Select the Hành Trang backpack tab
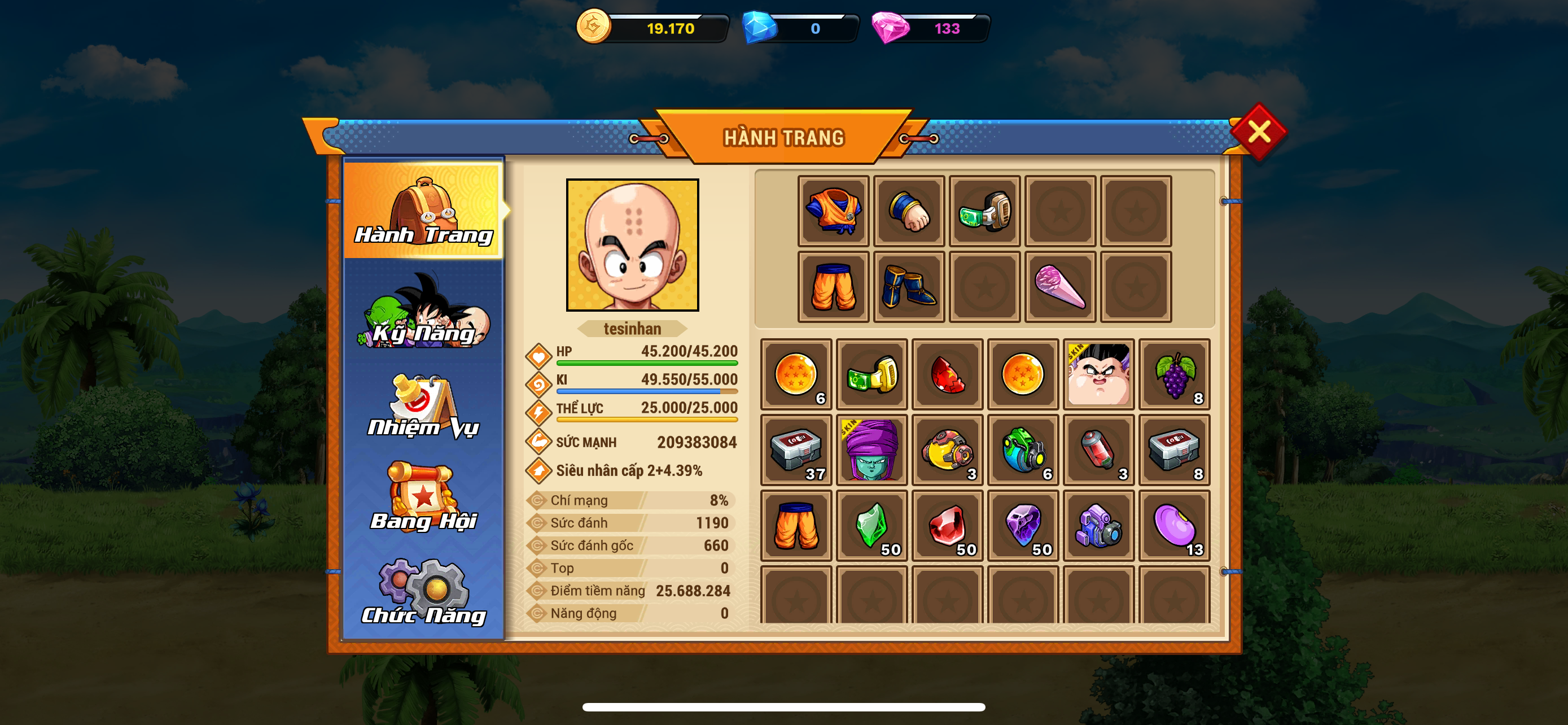This screenshot has height=725, width=1568. pyautogui.click(x=424, y=210)
